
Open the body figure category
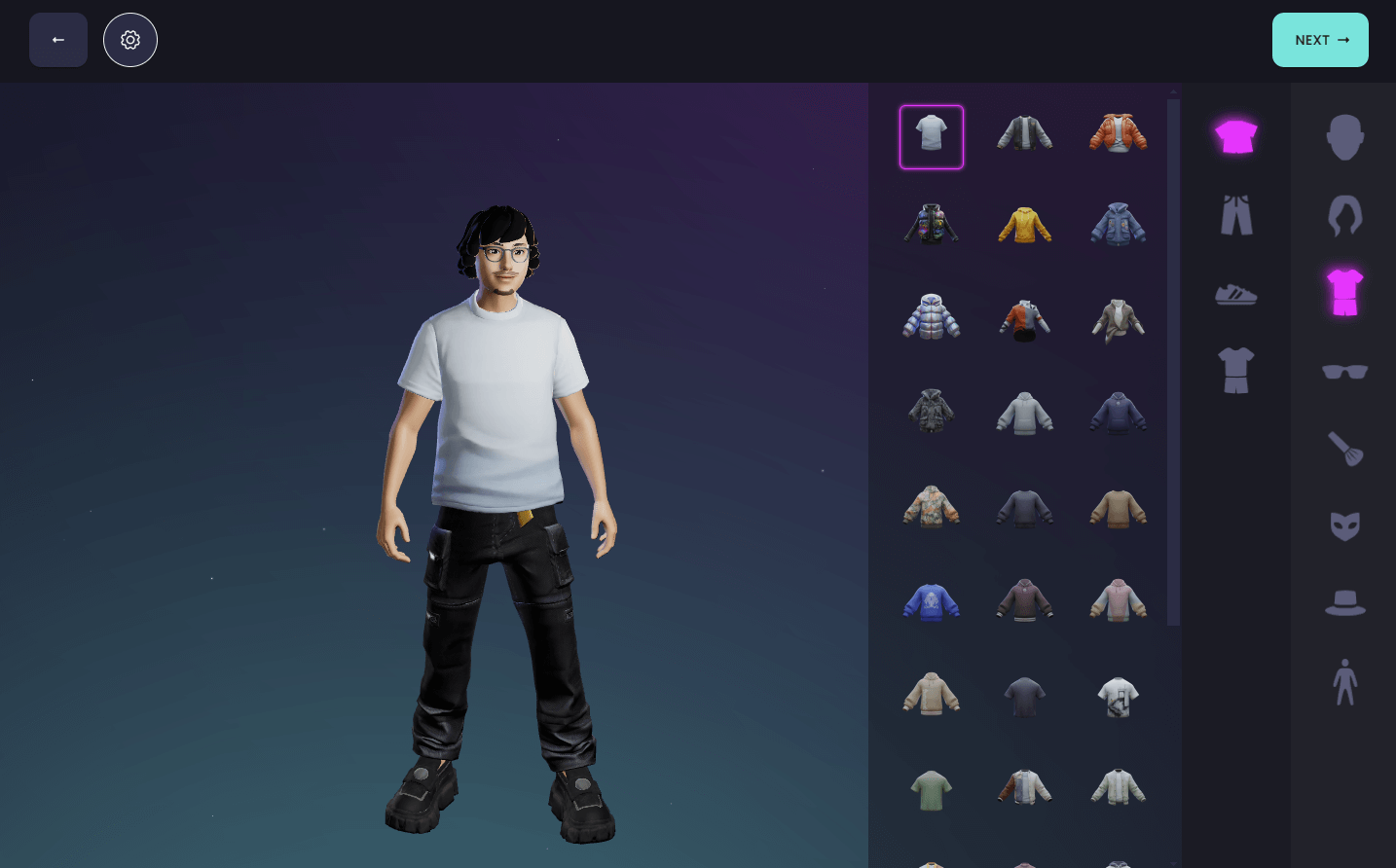click(1344, 682)
